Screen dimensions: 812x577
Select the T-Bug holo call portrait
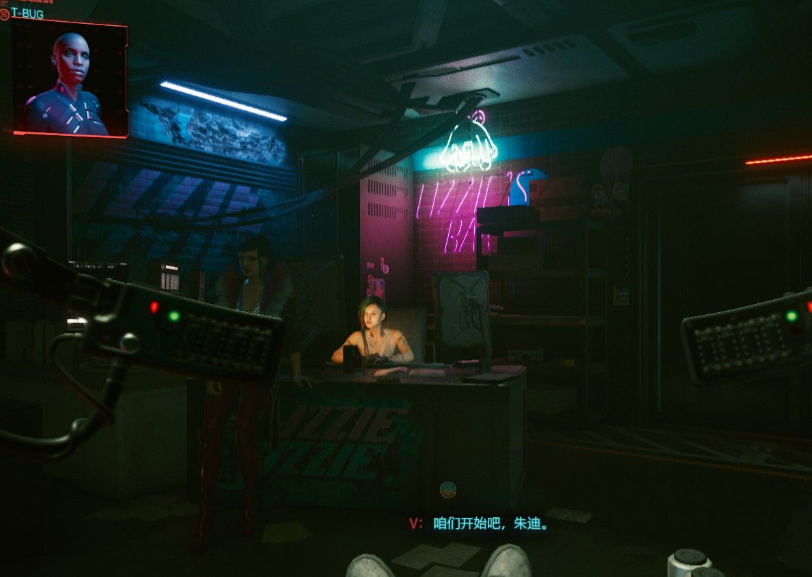pyautogui.click(x=69, y=79)
